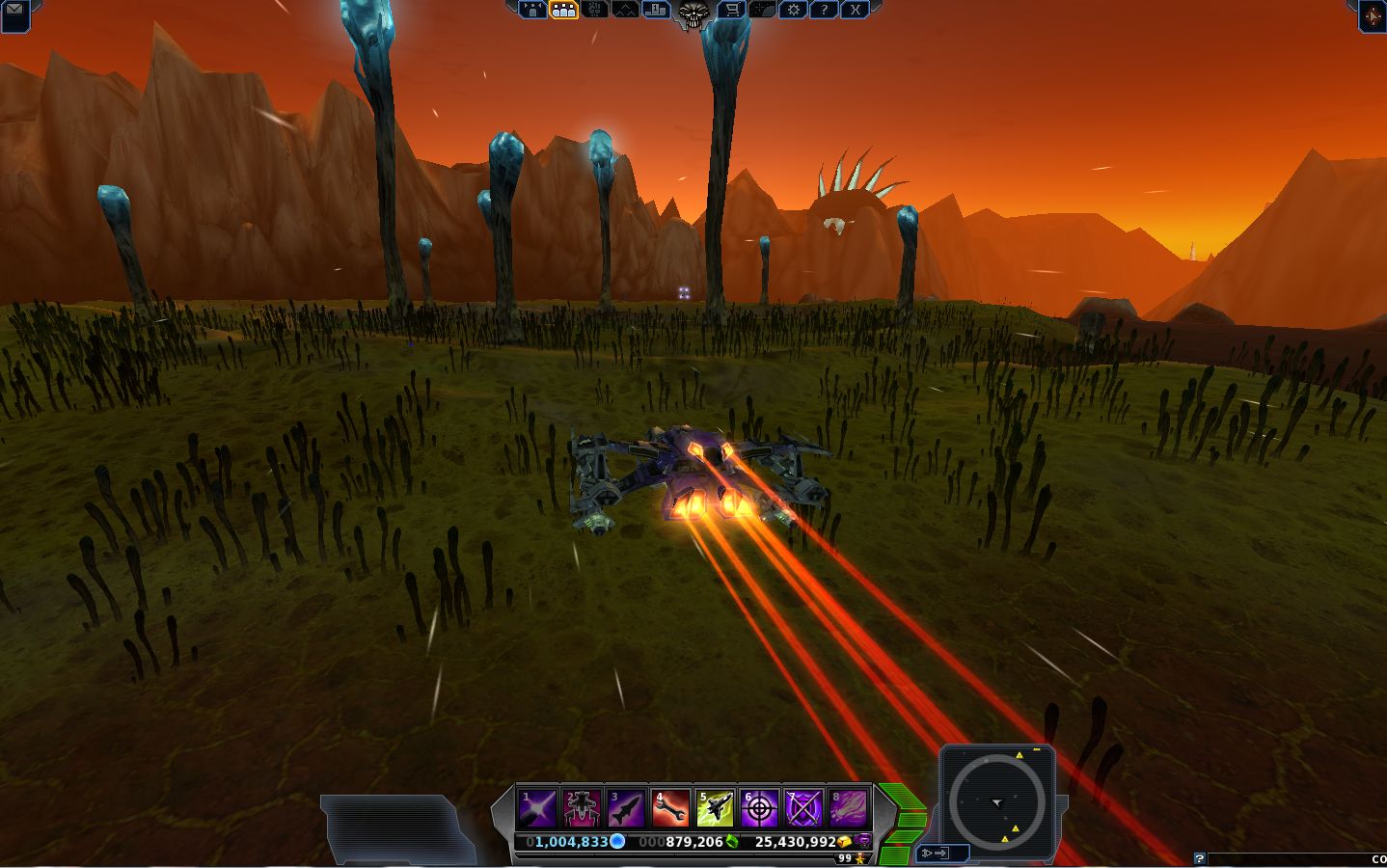This screenshot has height=868, width=1387.
Task: Activate the green jet boost ability
Action: tap(715, 808)
